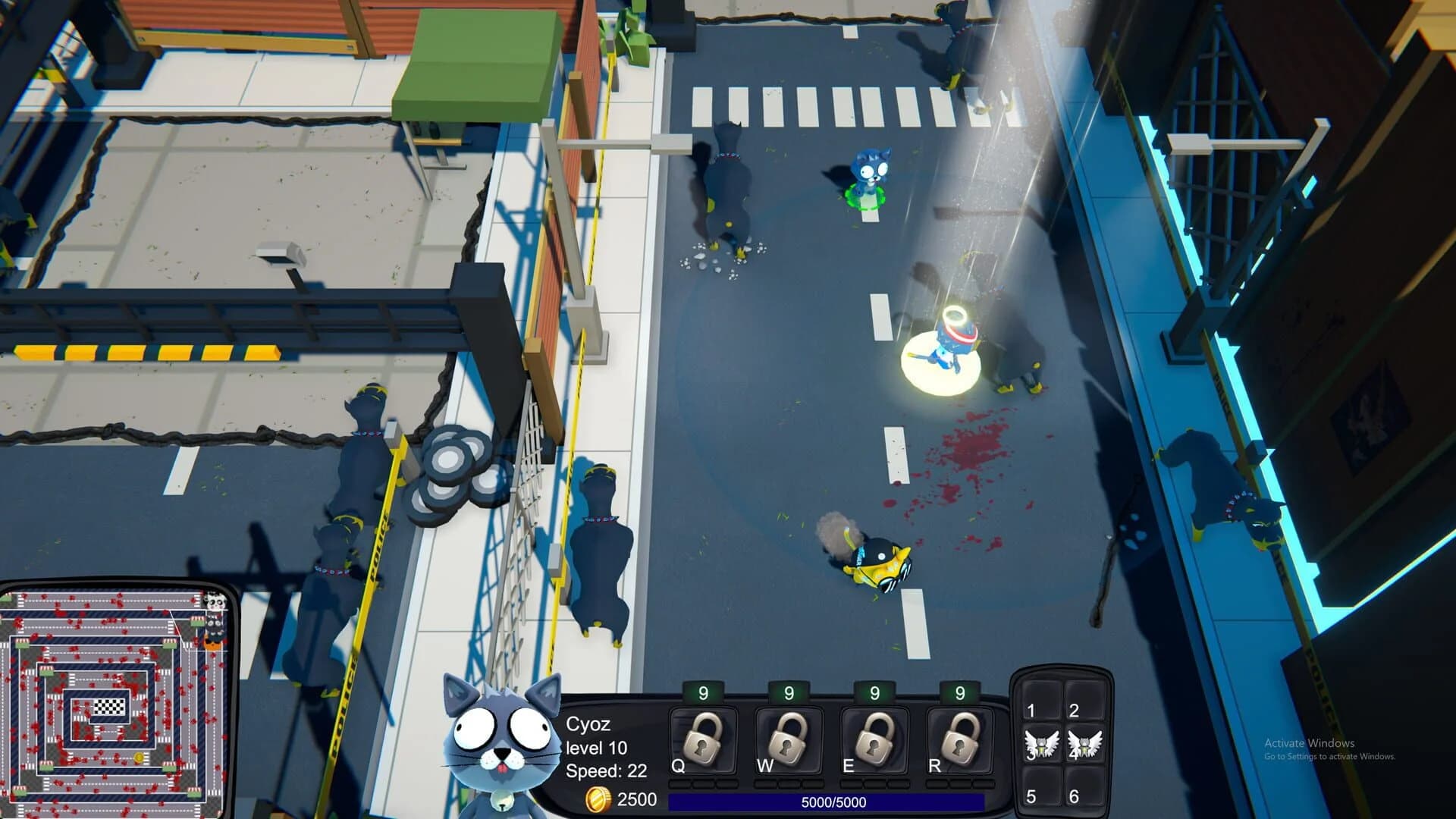Click the Go to Settings activation link

click(1329, 755)
